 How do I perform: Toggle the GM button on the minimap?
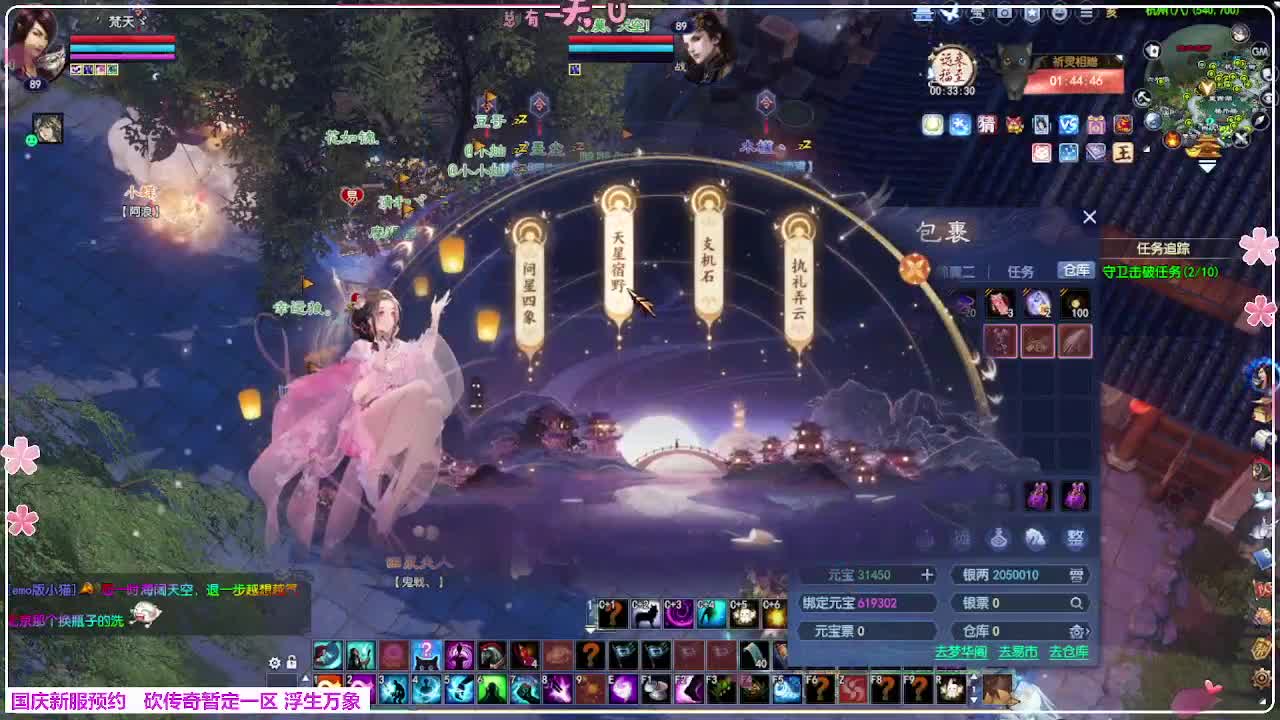coord(1259,51)
